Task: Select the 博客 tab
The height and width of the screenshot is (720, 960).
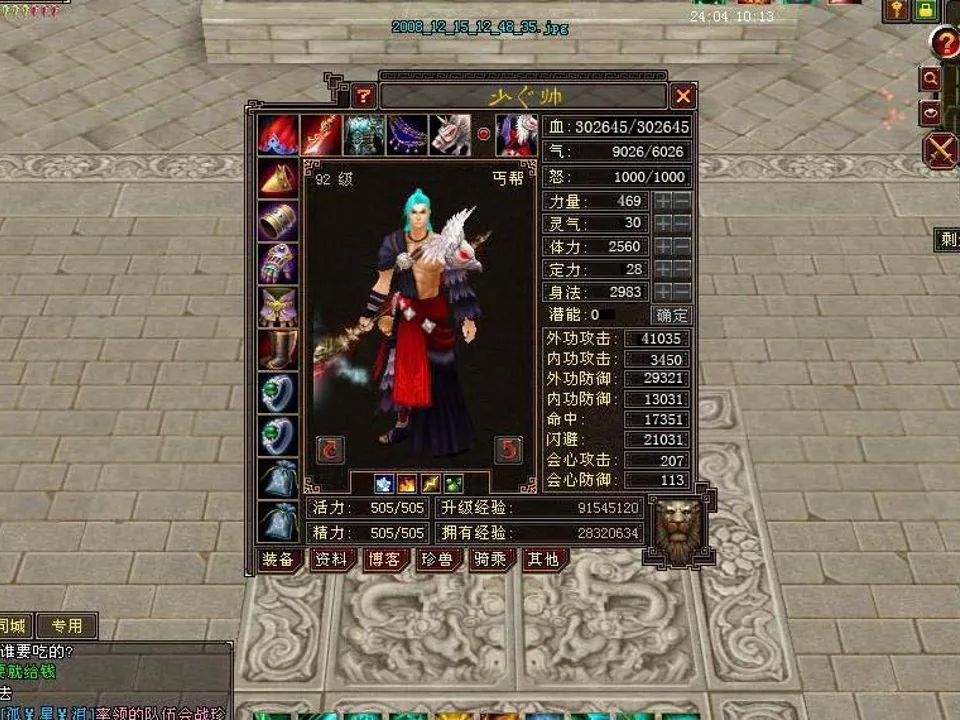Action: (x=384, y=559)
